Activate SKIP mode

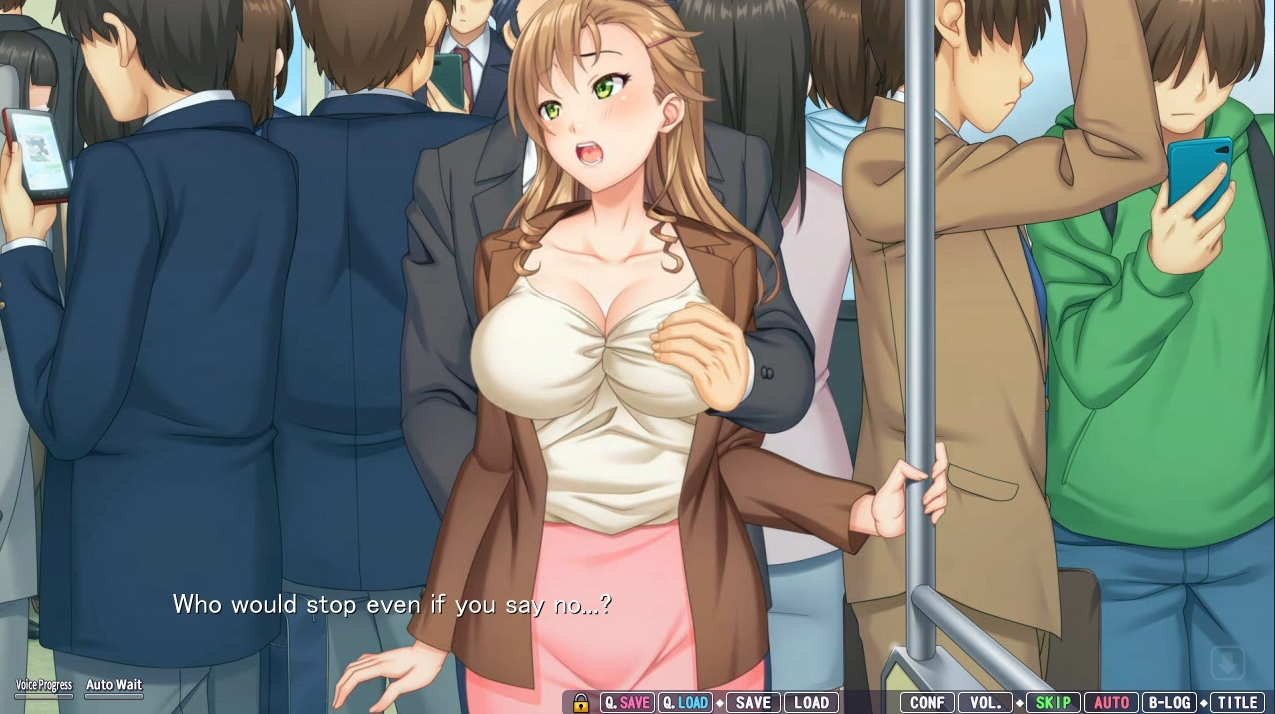pos(1053,703)
